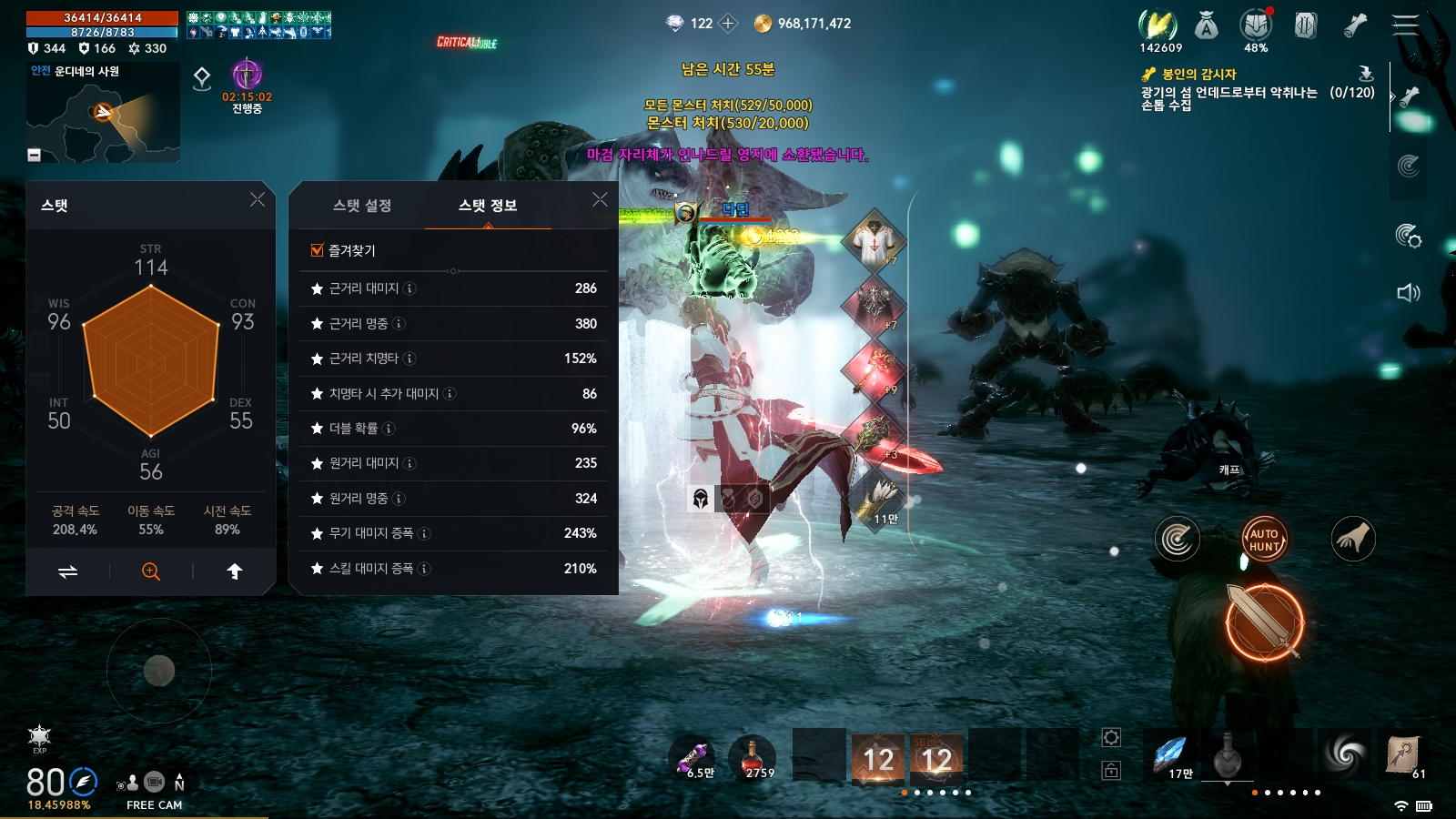Click the scroll icon in the top-right toolbar

(x=1354, y=25)
